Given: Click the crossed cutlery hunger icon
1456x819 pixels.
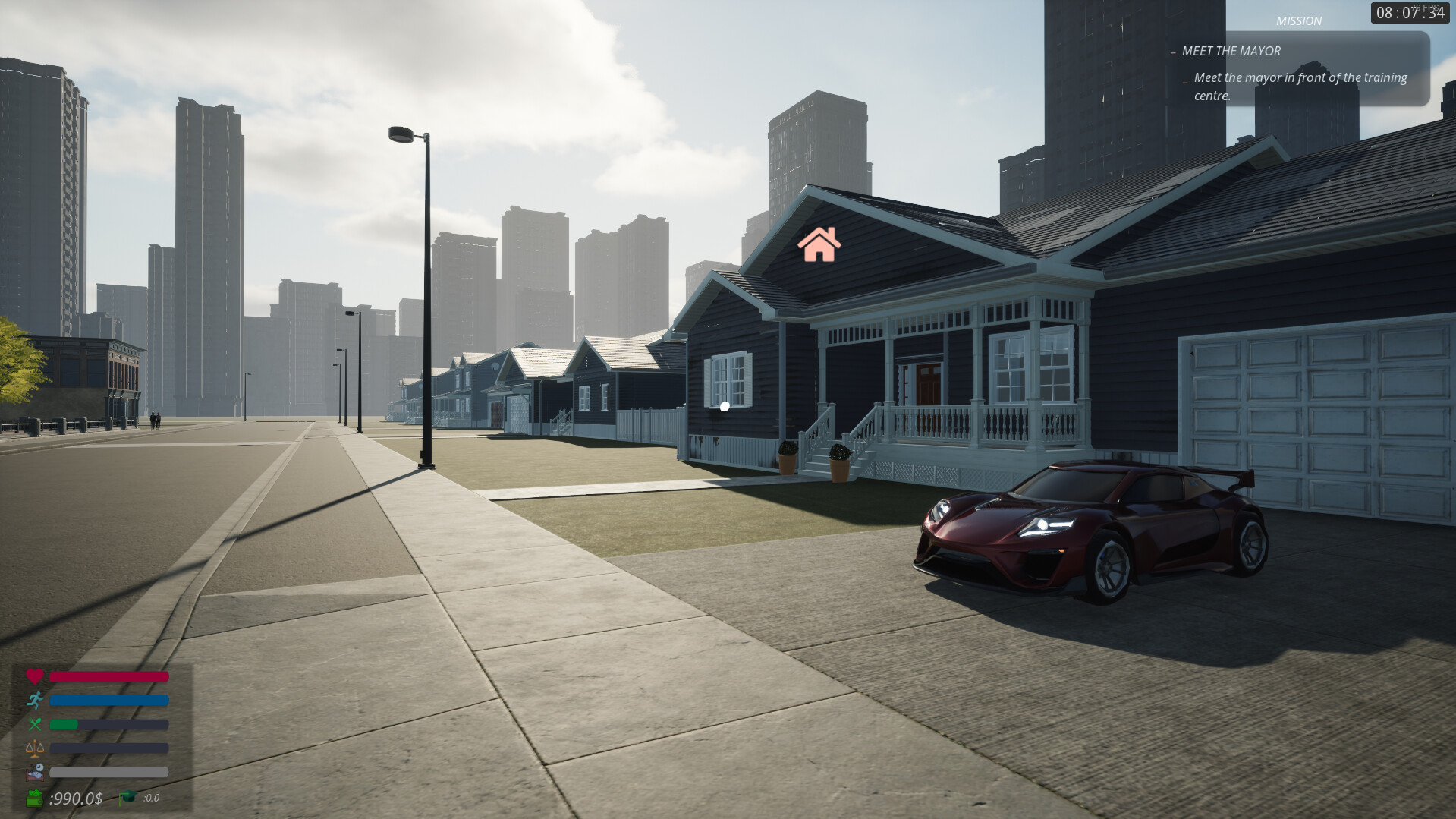Looking at the screenshot, I should (36, 724).
